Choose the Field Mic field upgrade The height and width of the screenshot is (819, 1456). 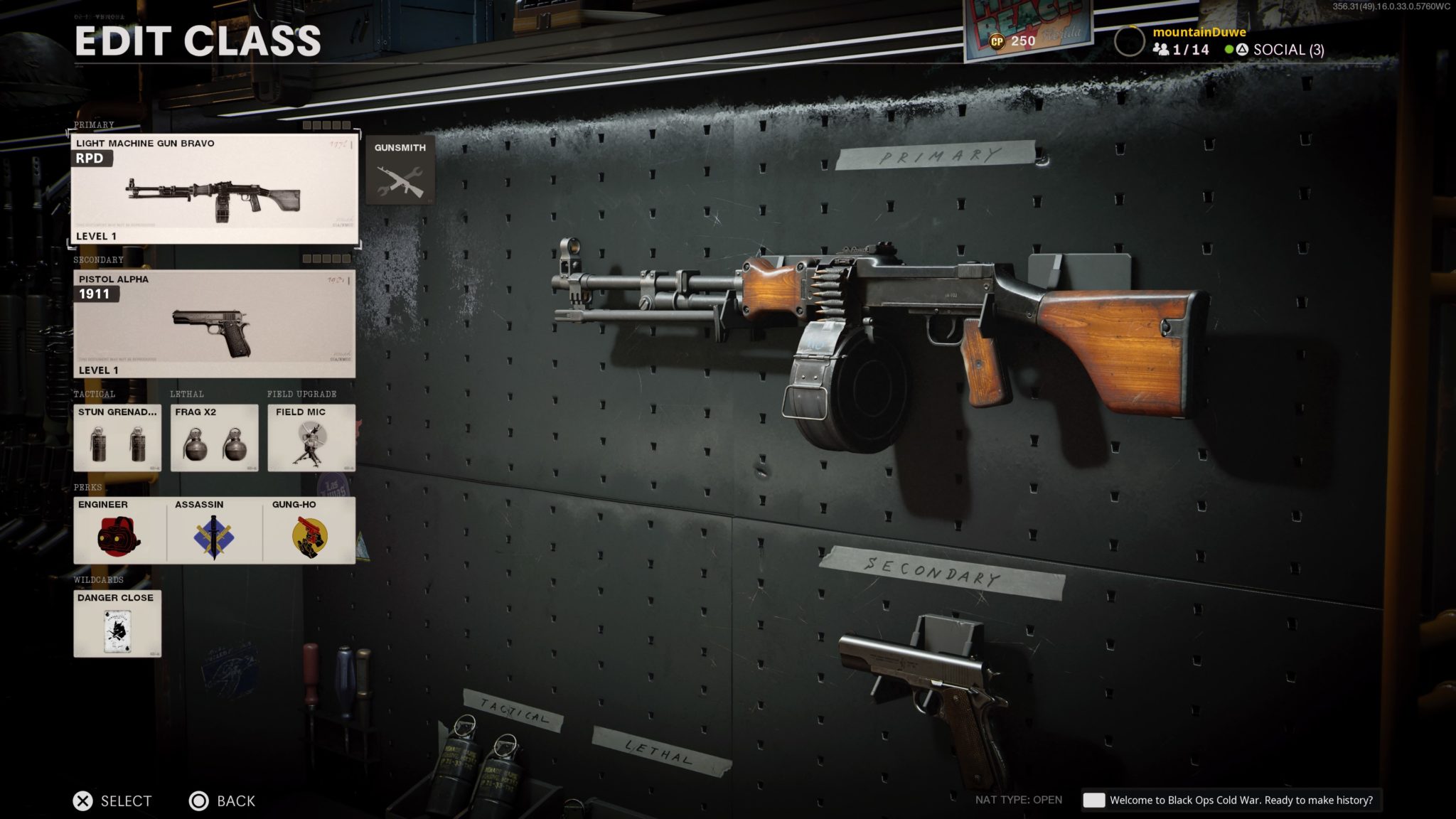[x=311, y=437]
